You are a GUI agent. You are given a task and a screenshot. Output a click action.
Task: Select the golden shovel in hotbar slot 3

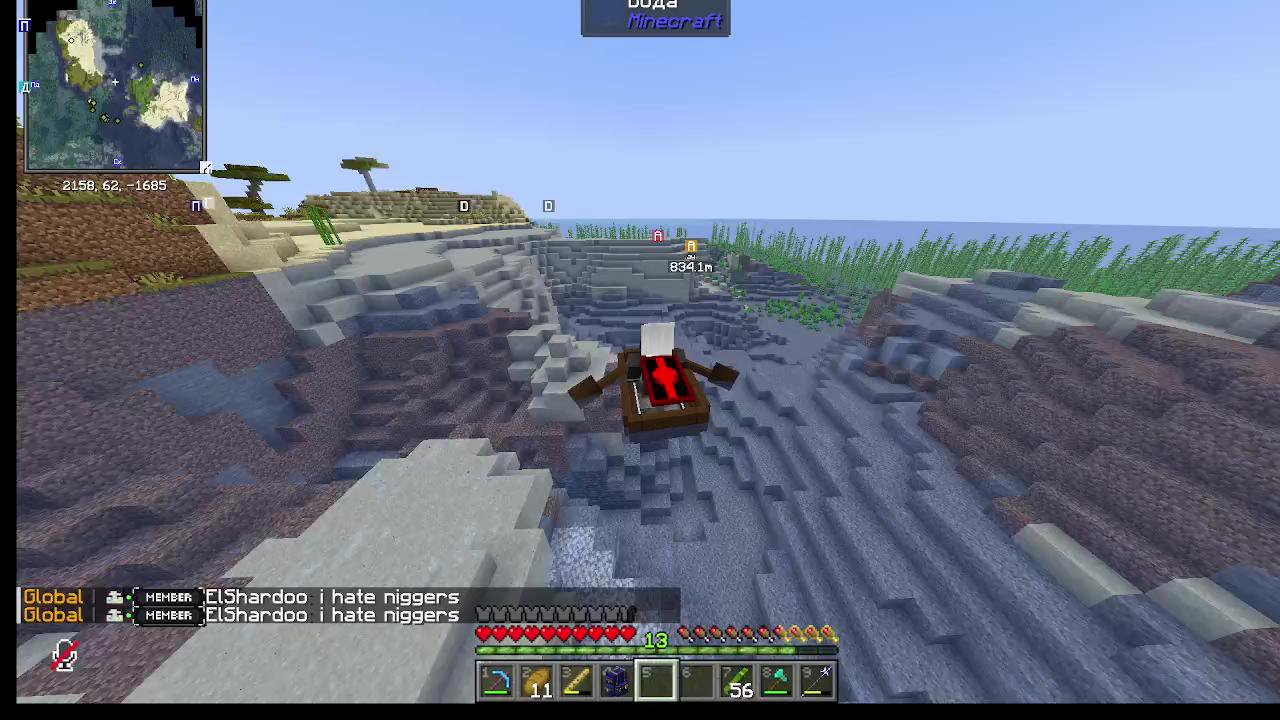pos(577,682)
